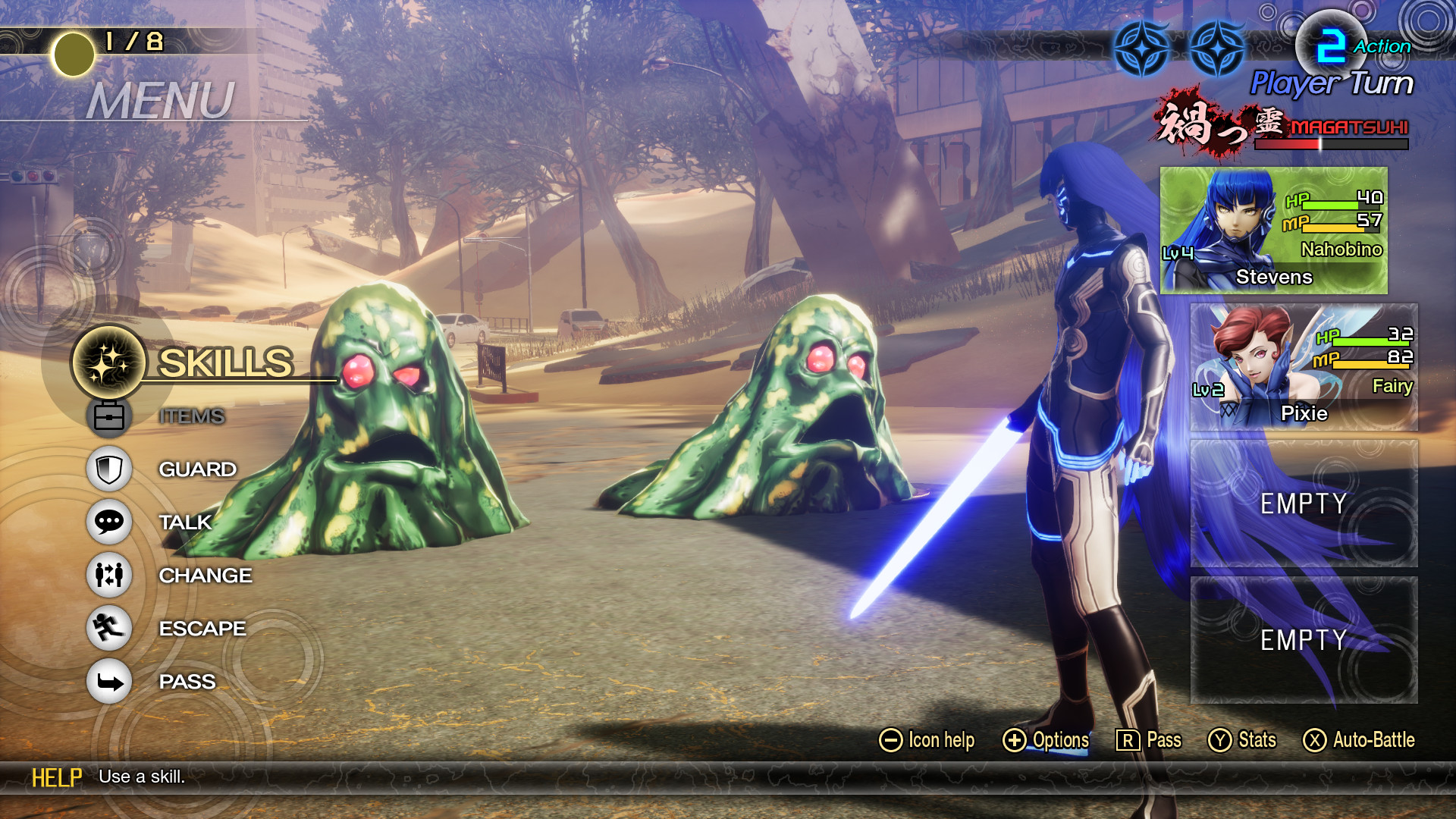Enable Stats view via Y option
This screenshot has height=819, width=1456.
(x=1244, y=740)
